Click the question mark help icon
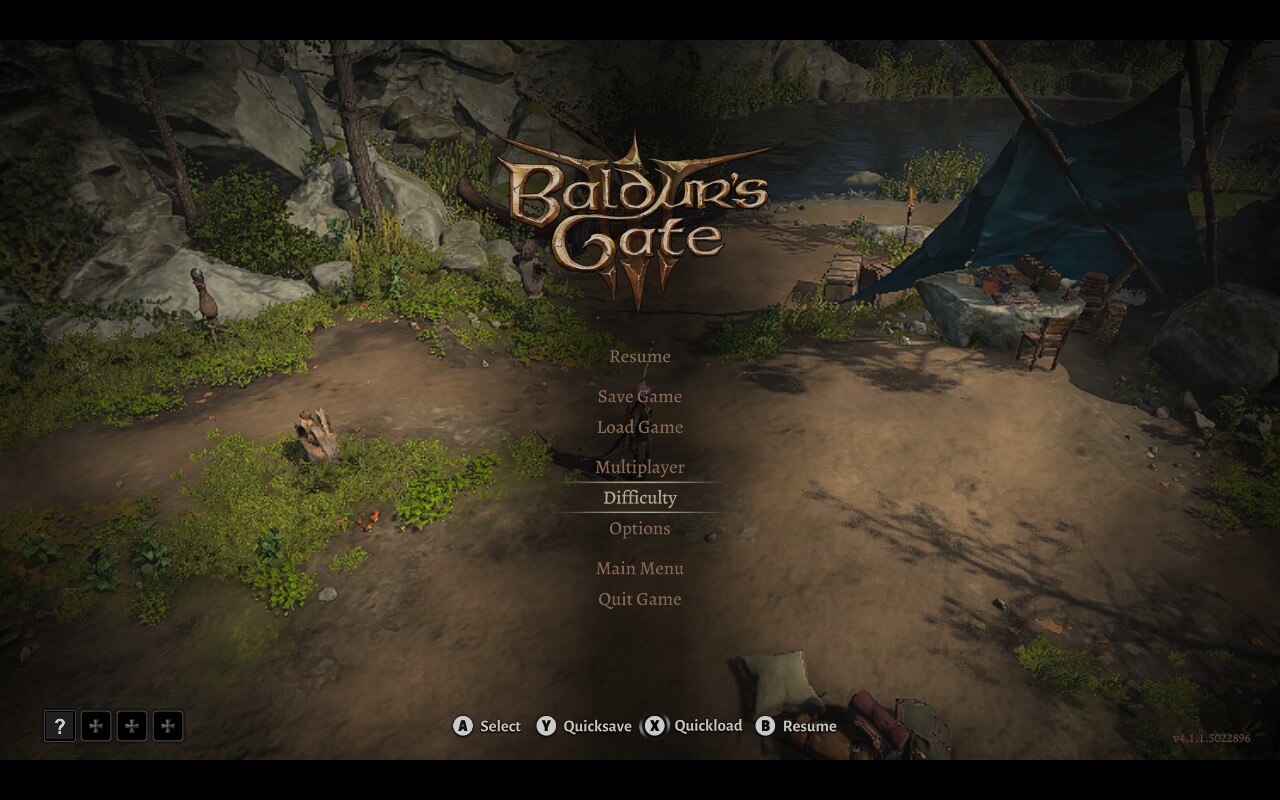This screenshot has height=800, width=1280. [x=59, y=727]
